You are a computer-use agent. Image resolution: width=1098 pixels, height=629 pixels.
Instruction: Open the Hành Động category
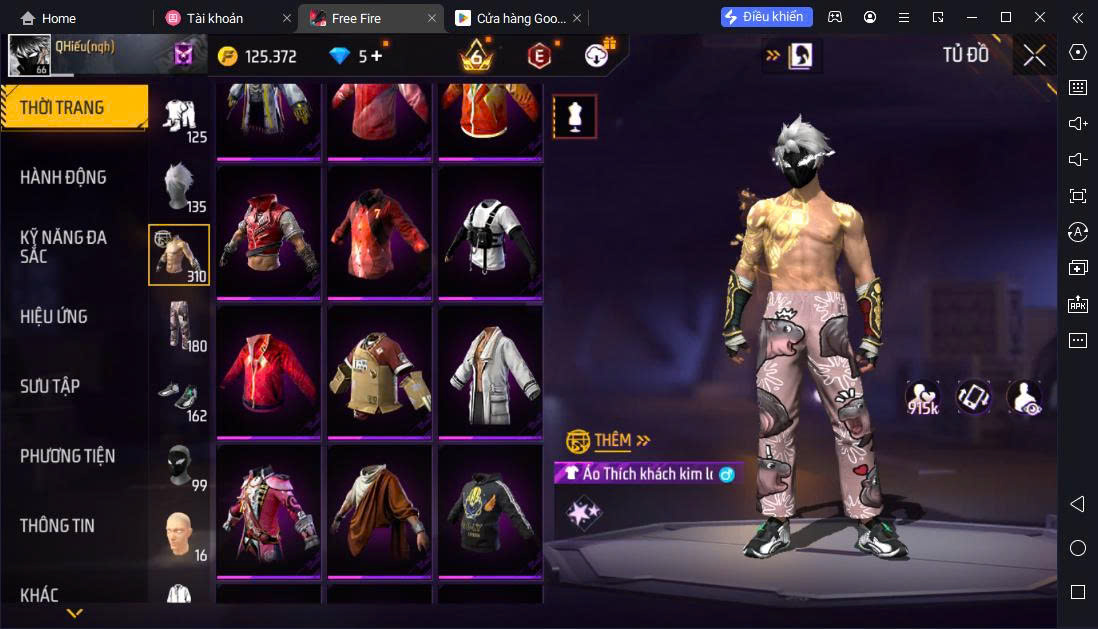click(x=63, y=177)
